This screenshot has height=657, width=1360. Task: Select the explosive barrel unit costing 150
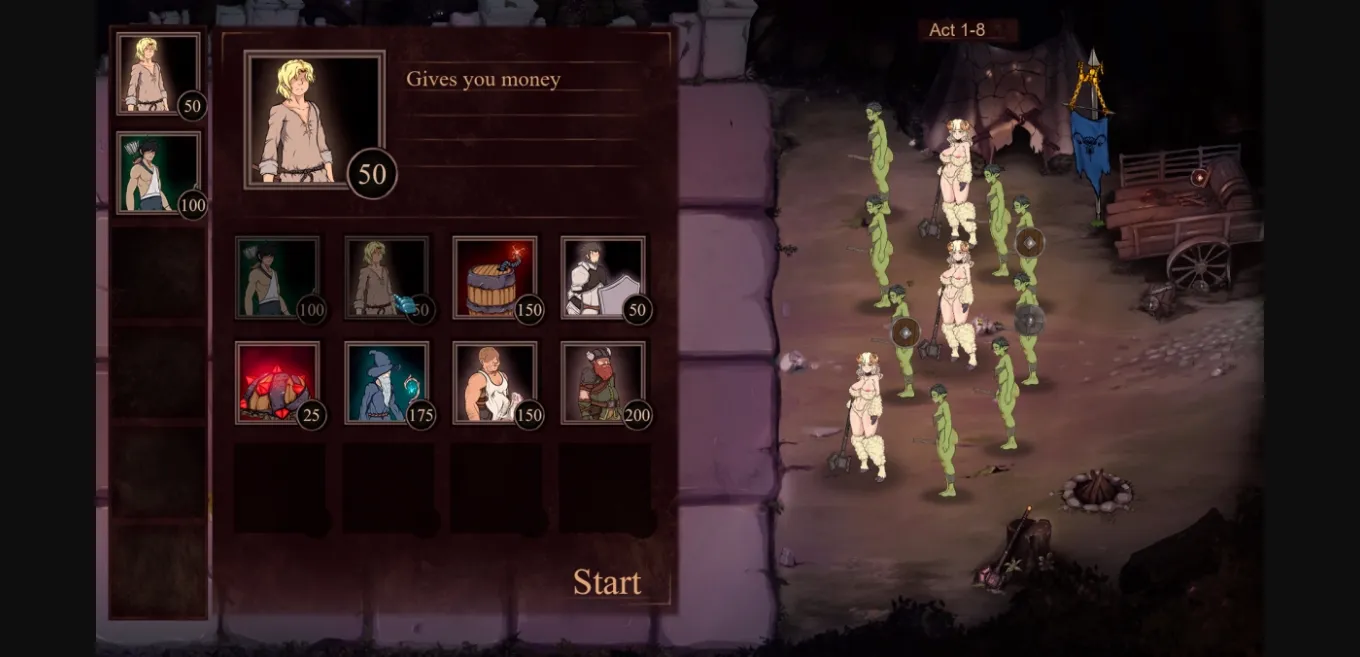click(494, 277)
